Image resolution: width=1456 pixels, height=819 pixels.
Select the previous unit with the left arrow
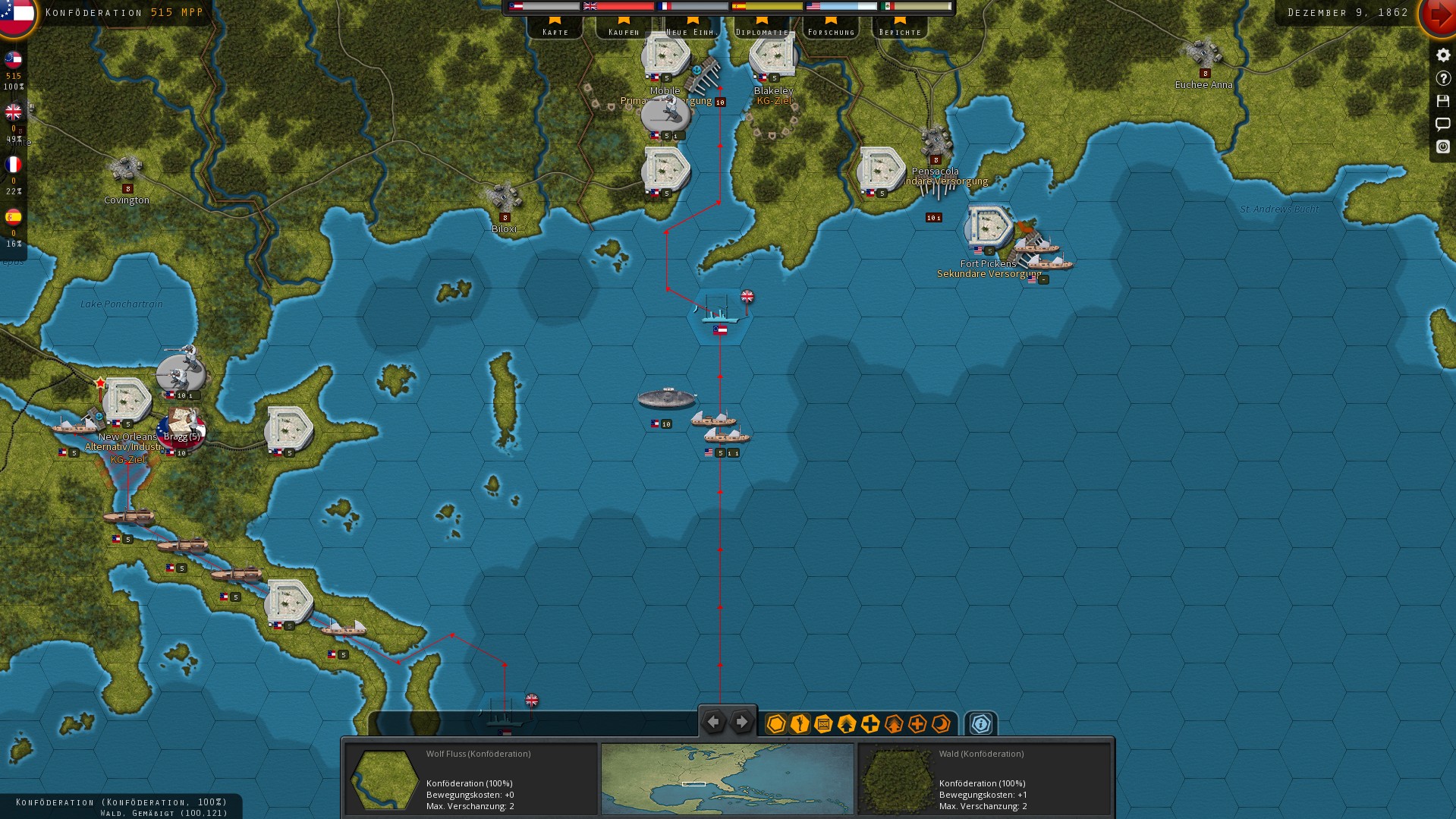pyautogui.click(x=713, y=722)
